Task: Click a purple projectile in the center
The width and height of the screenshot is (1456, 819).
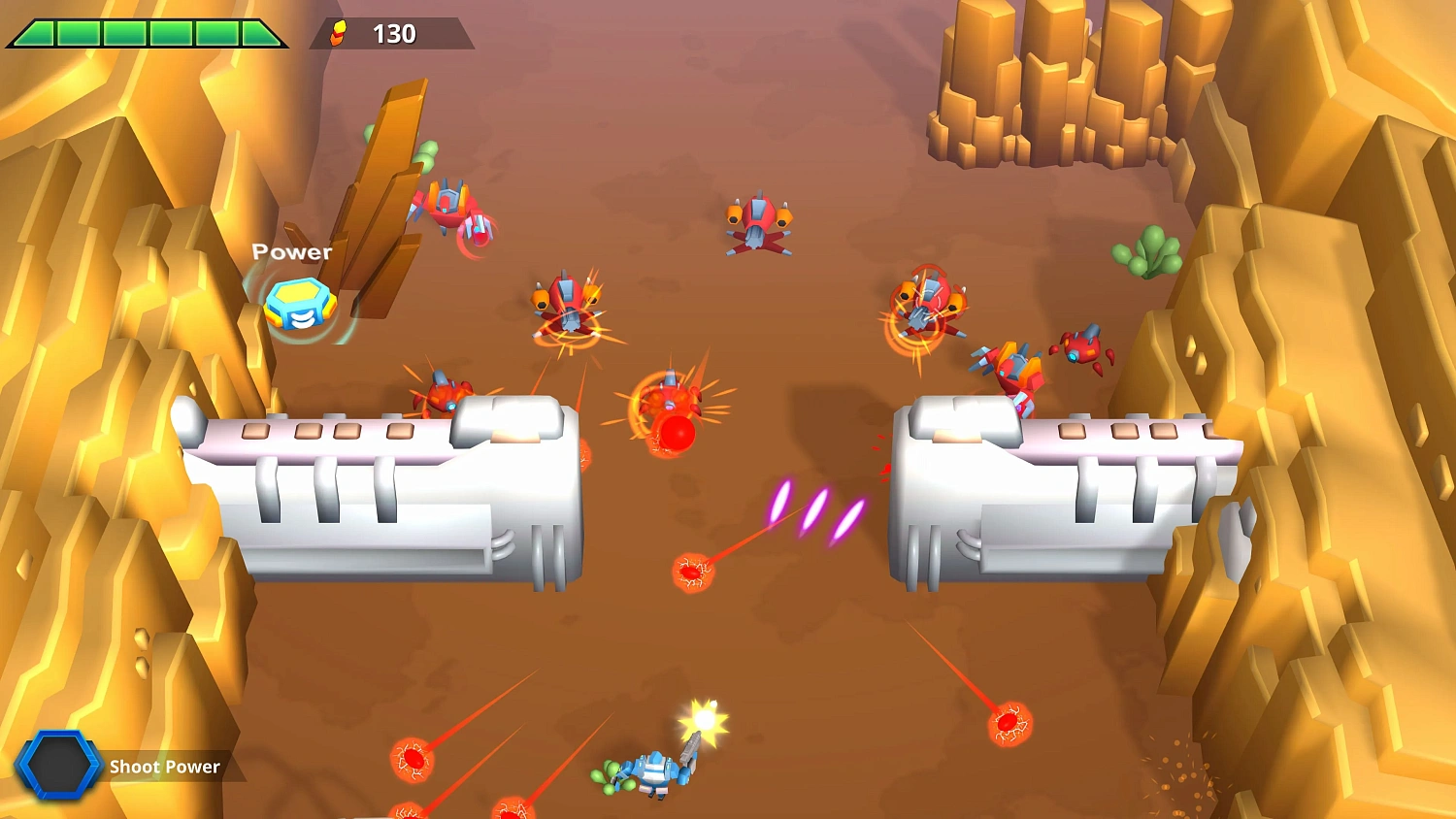Action: click(815, 509)
